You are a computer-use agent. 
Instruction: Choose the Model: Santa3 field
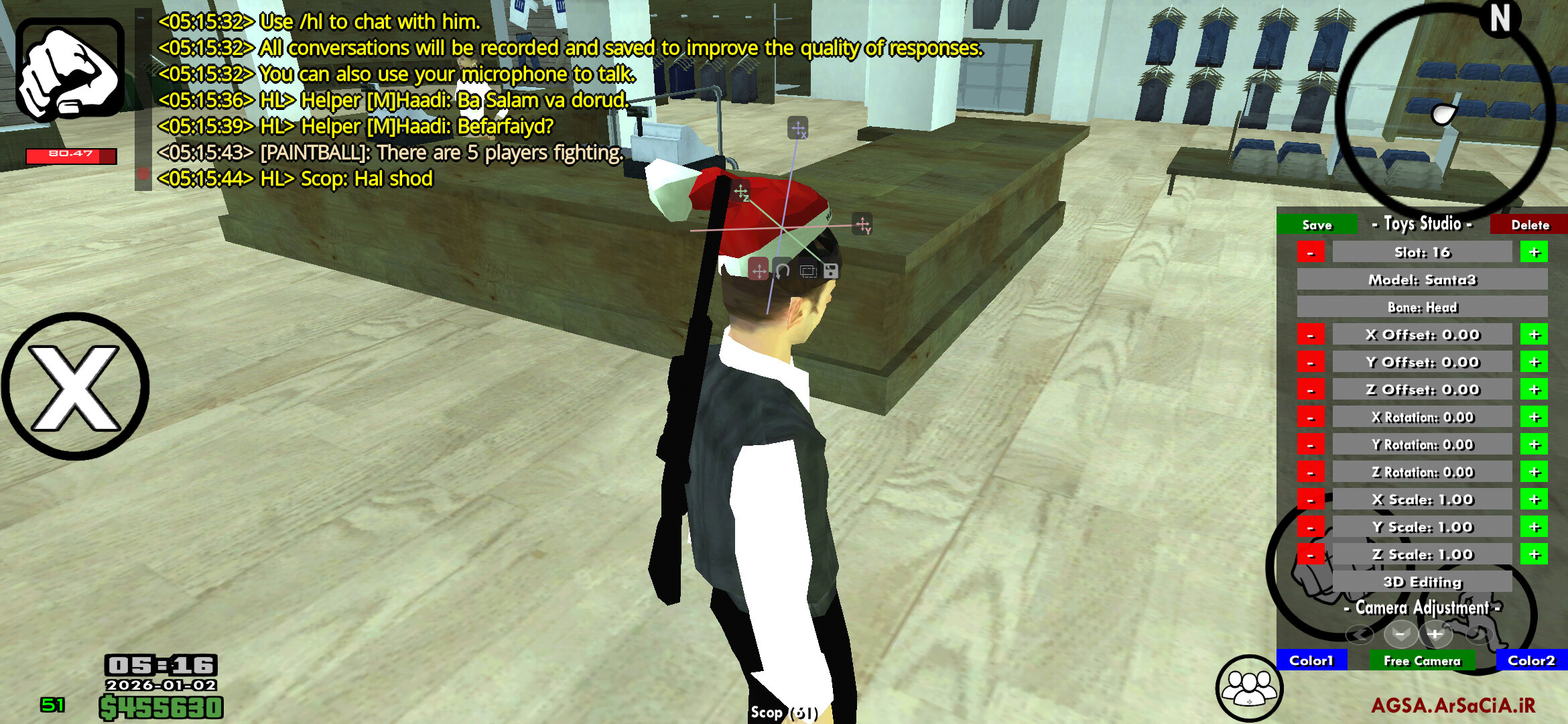pos(1422,280)
